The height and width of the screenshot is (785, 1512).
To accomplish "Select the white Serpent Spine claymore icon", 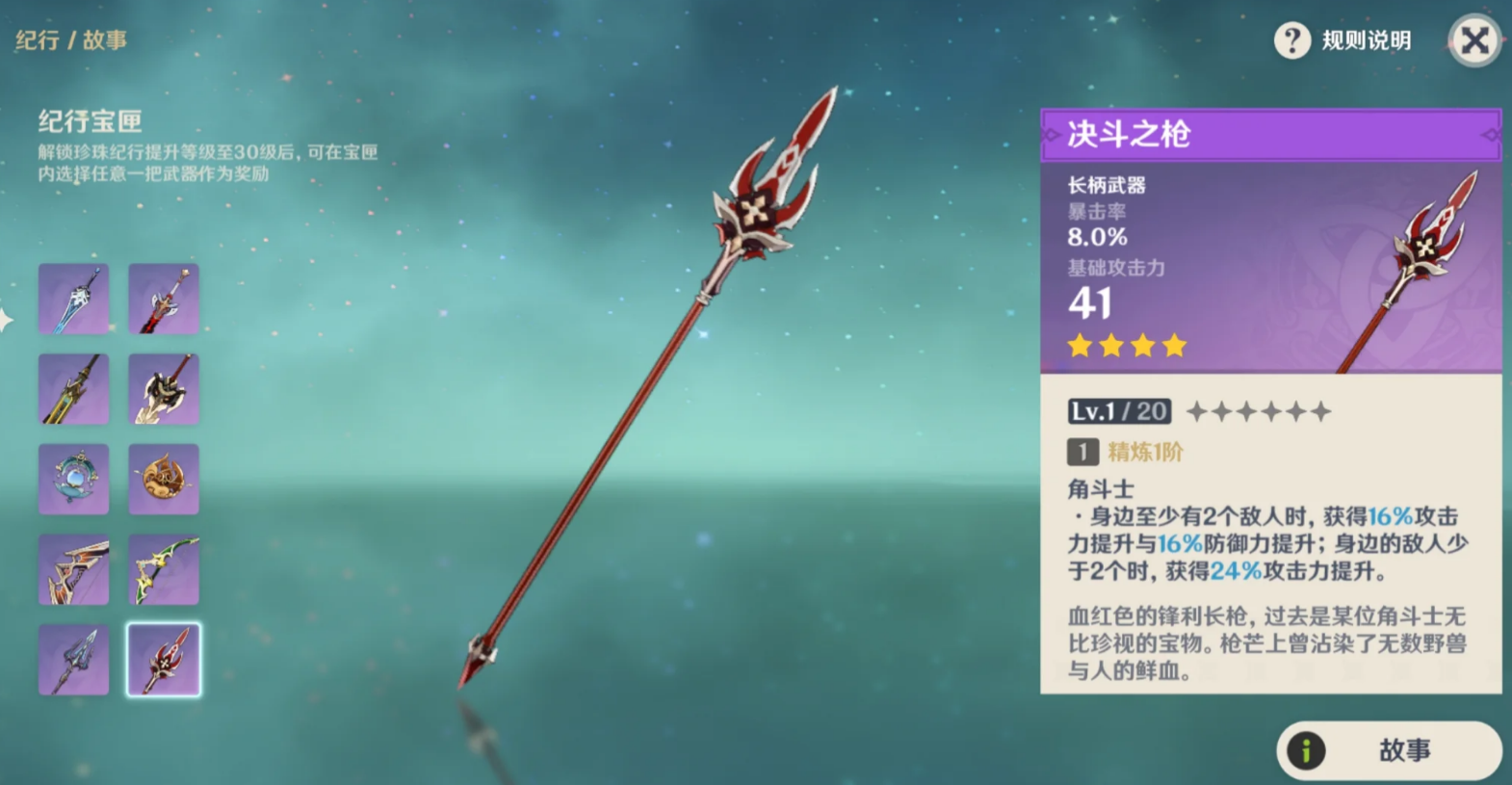I will (x=163, y=388).
